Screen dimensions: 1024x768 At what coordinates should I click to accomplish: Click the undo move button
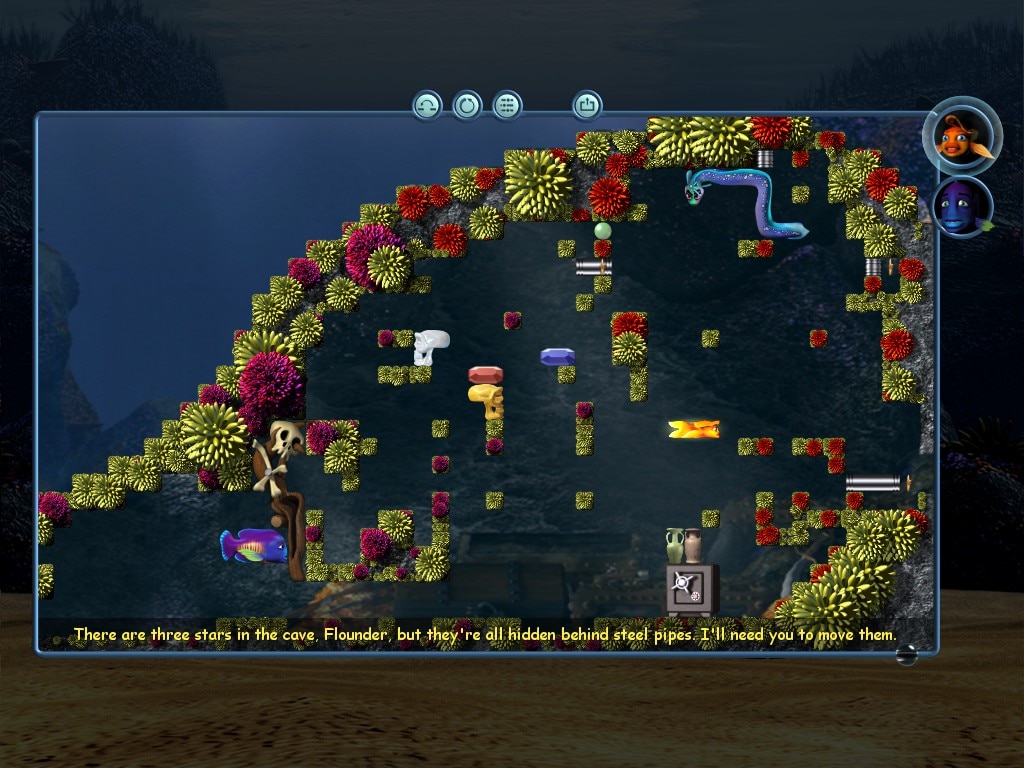427,105
